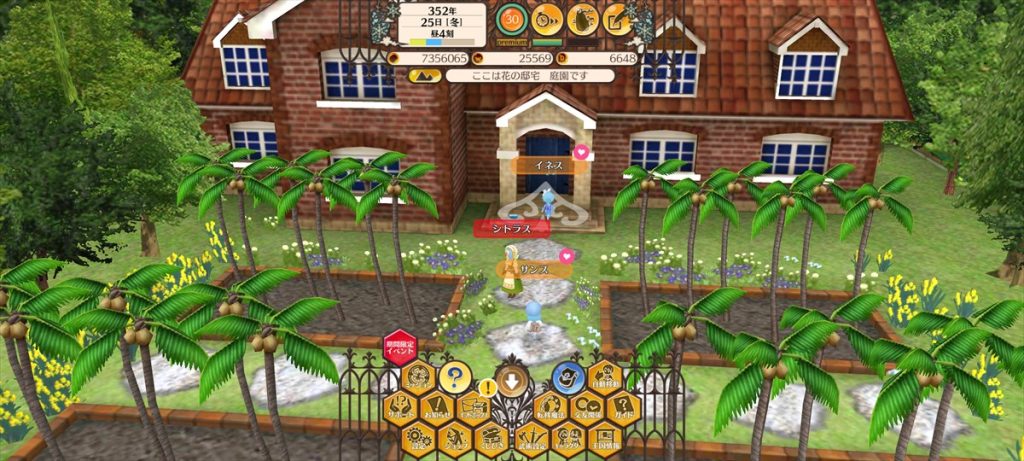Open the 設定 settings gear menu
This screenshot has width=1024, height=461.
[417, 437]
